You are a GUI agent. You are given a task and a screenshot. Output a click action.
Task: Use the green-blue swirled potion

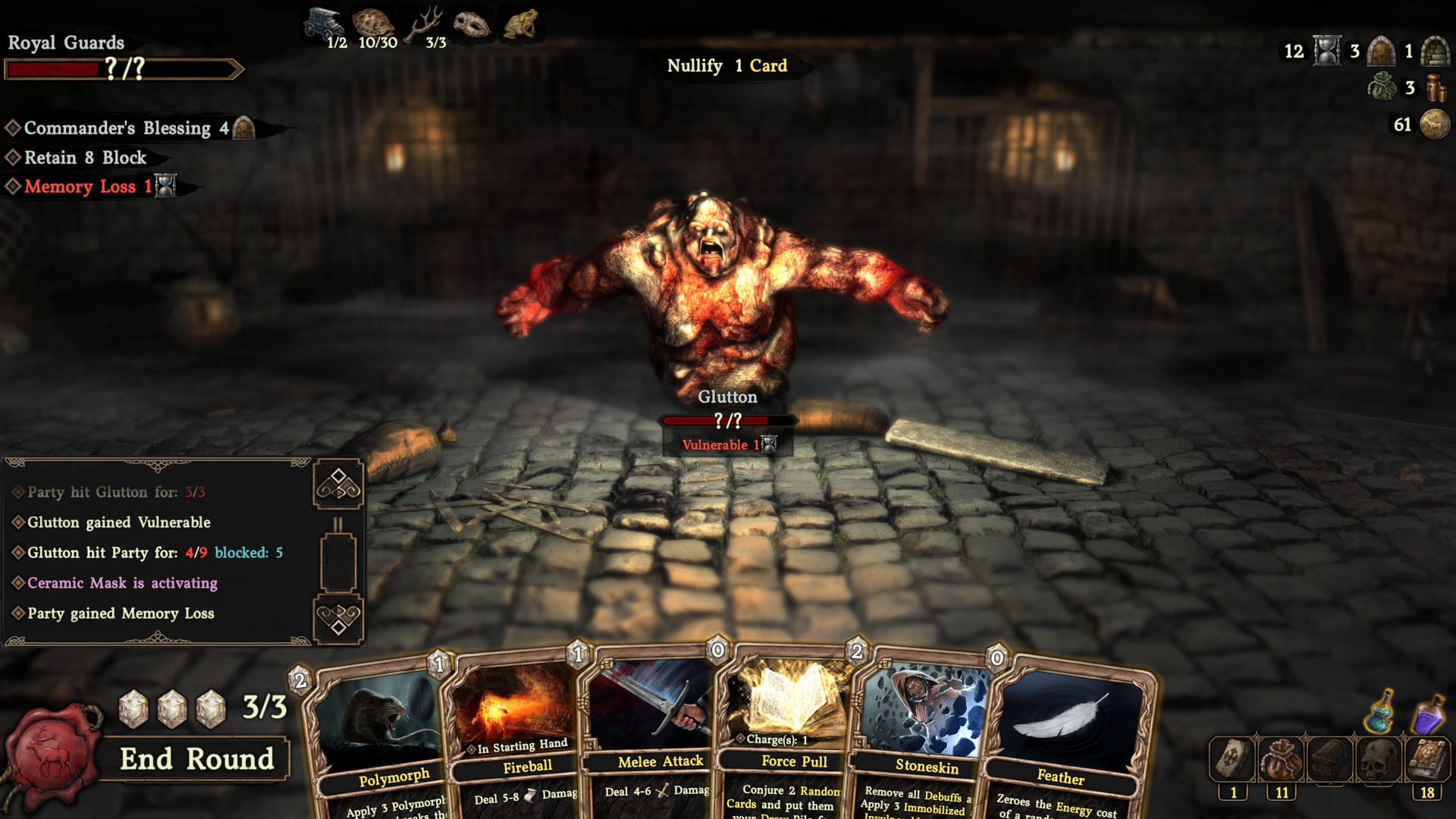tap(1382, 712)
